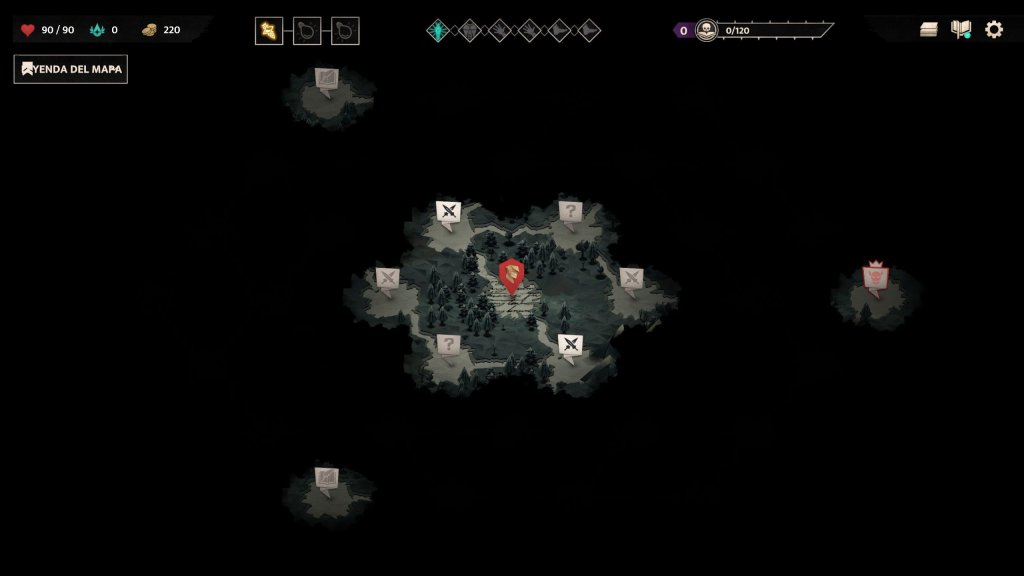Open the Leyenda del Mapa legend
1024x576 pixels.
[70, 69]
